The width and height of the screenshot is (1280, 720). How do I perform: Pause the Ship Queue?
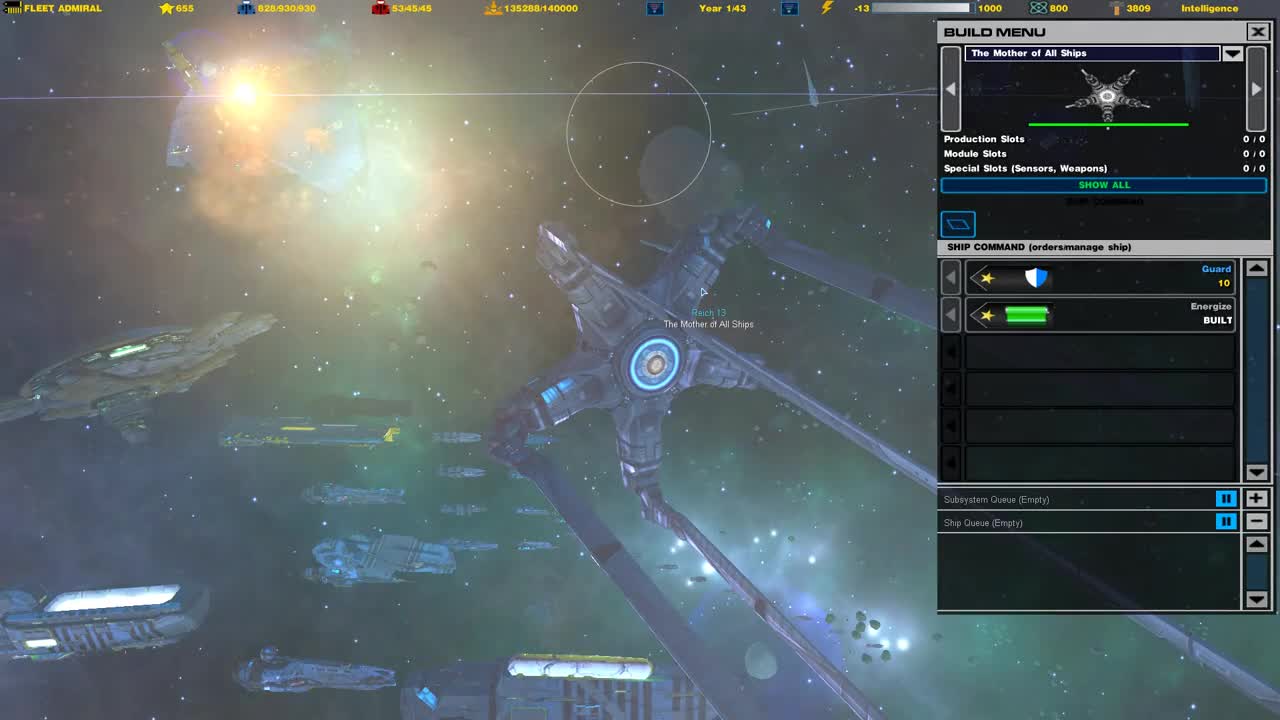pyautogui.click(x=1226, y=521)
